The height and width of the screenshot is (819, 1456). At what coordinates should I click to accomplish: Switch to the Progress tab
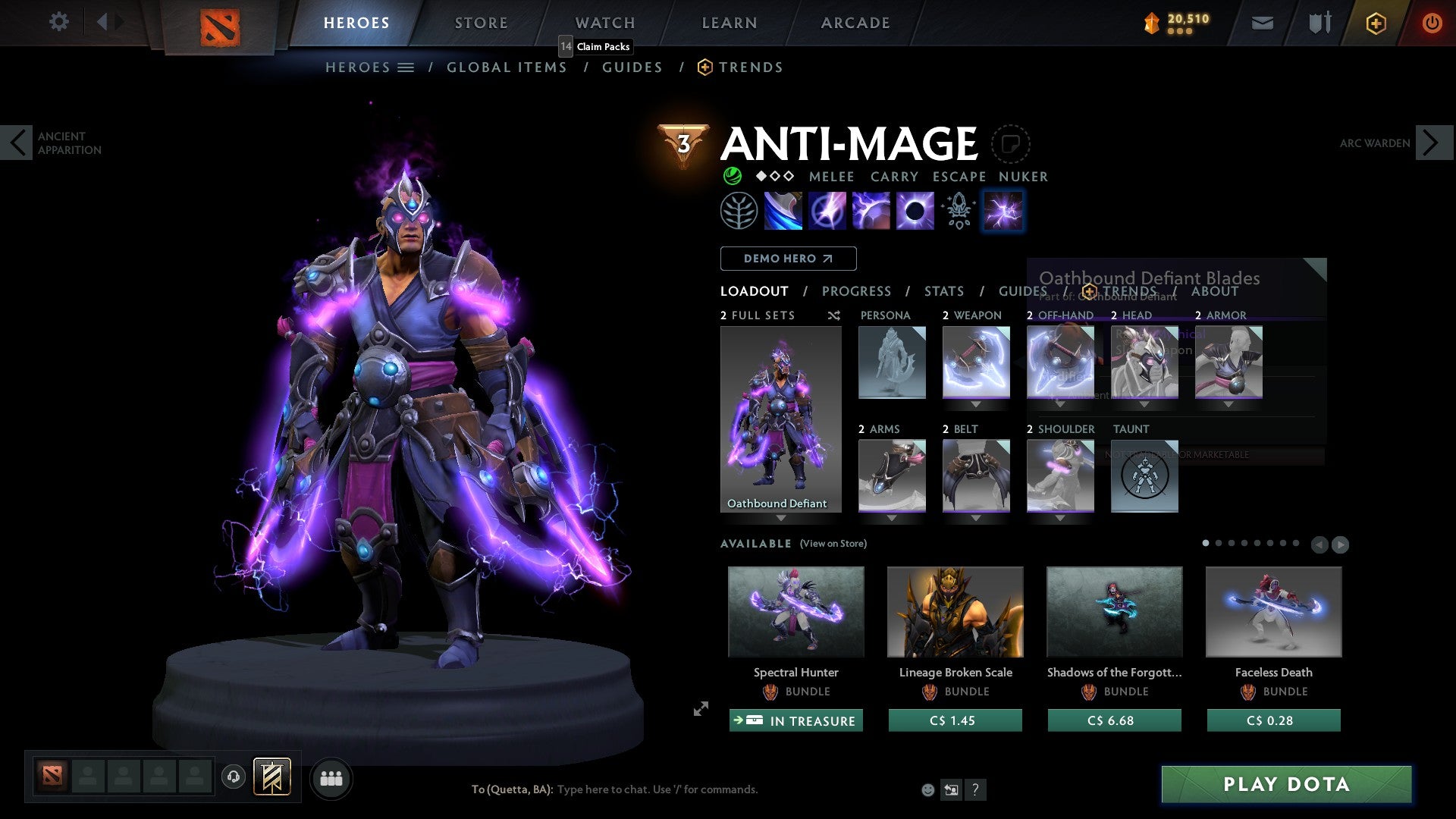[x=857, y=290]
